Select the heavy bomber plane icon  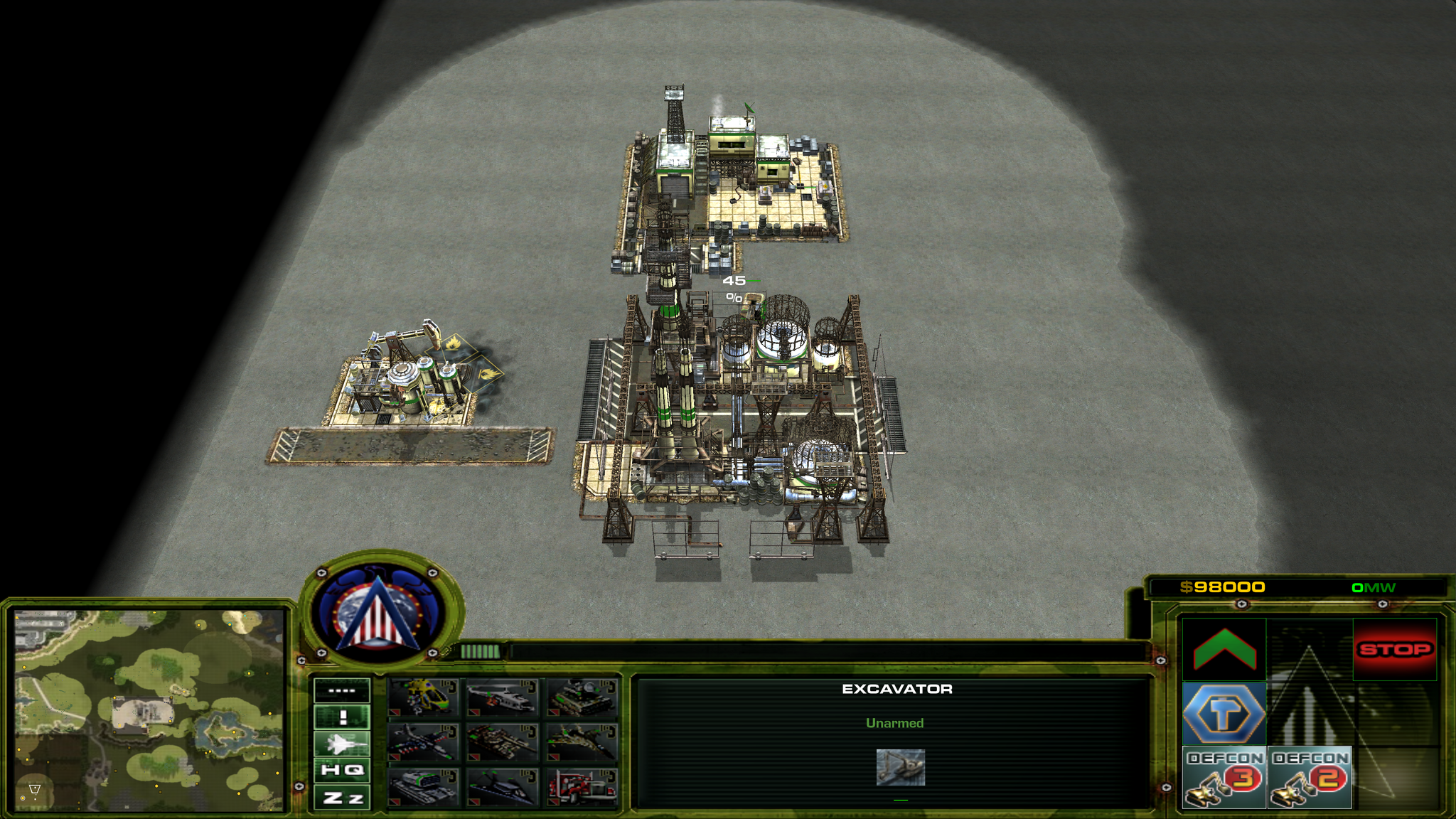[424, 742]
